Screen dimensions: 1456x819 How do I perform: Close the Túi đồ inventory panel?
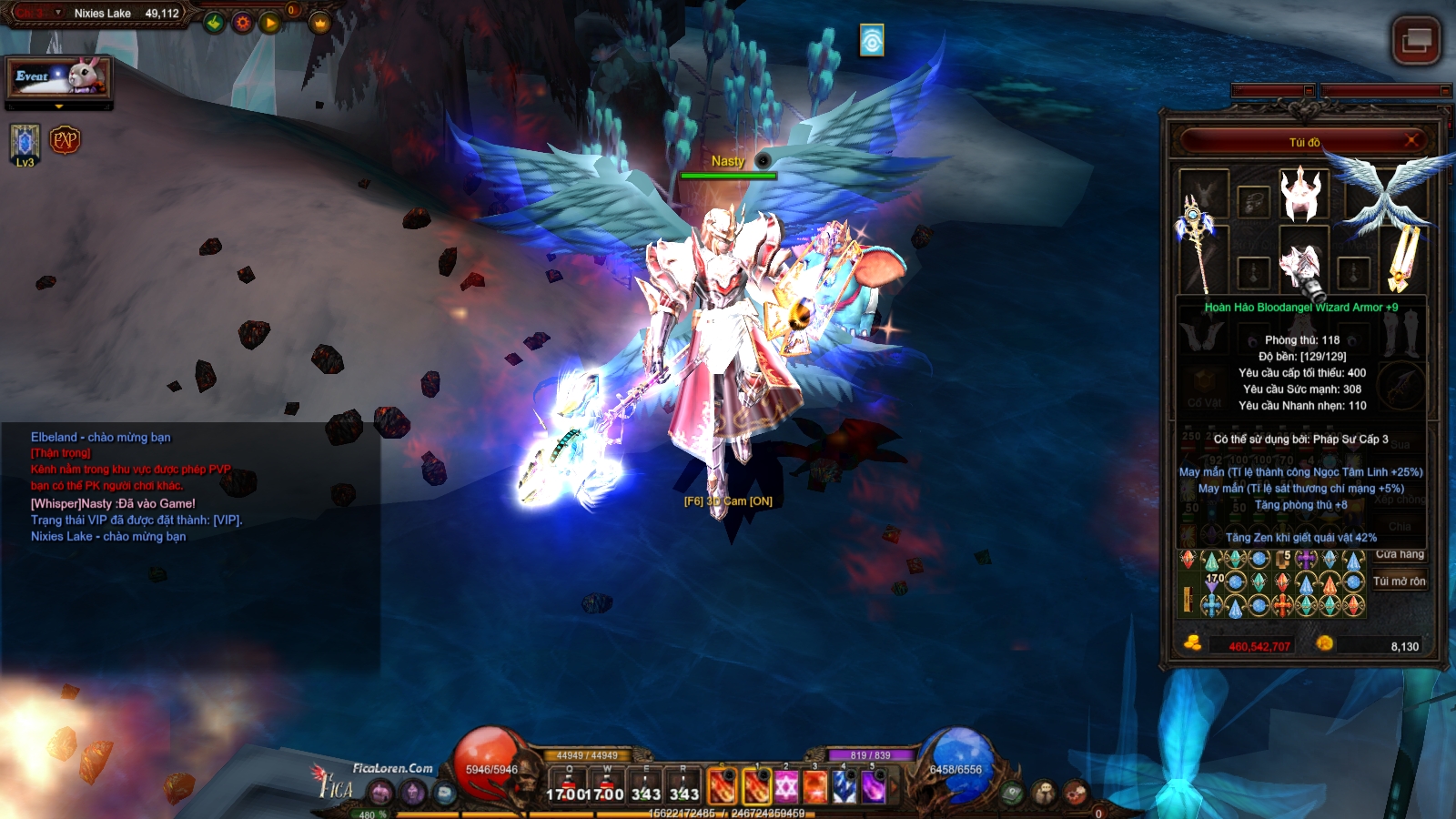[x=1411, y=140]
